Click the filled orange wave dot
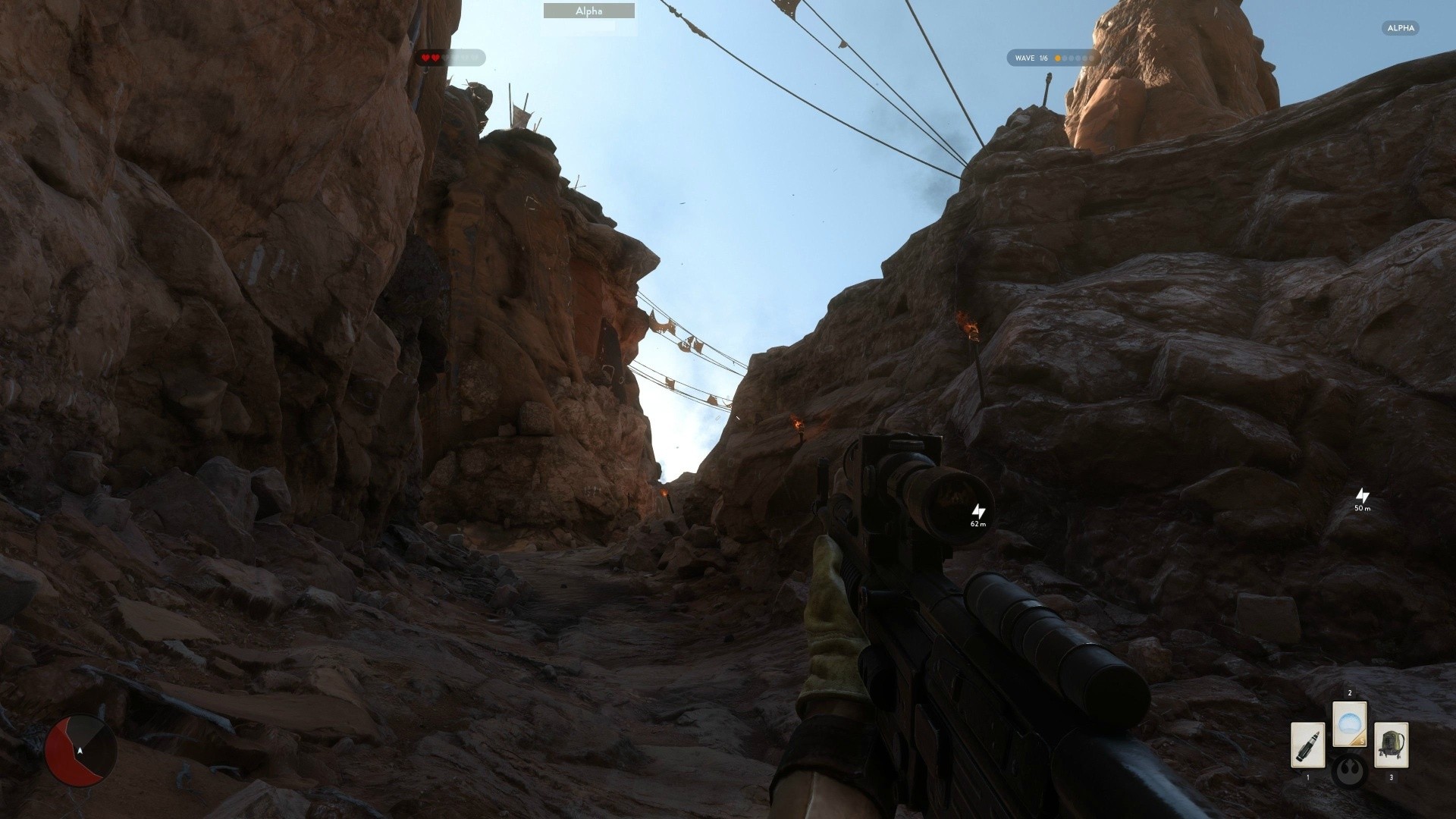Screen dimensions: 1456x819 point(1058,58)
